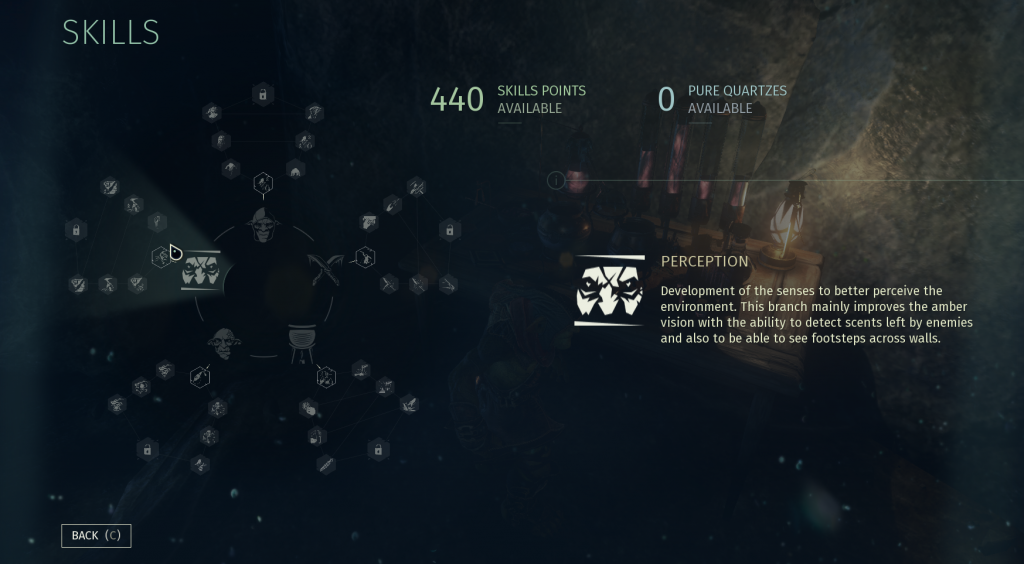Click the locked node in the Perception branch
This screenshot has width=1024, height=564.
(x=75, y=231)
